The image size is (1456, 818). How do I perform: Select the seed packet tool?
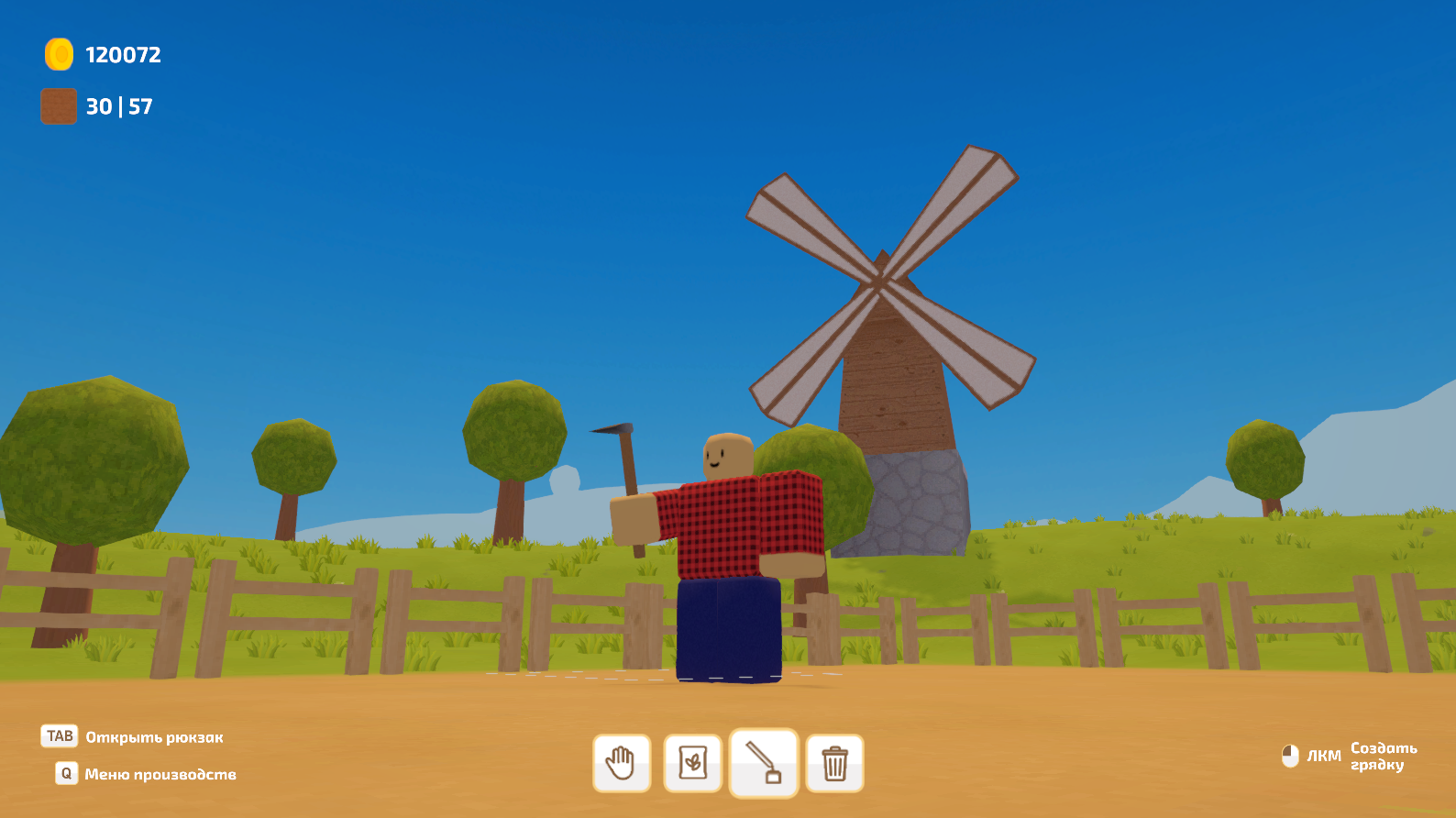coord(692,763)
